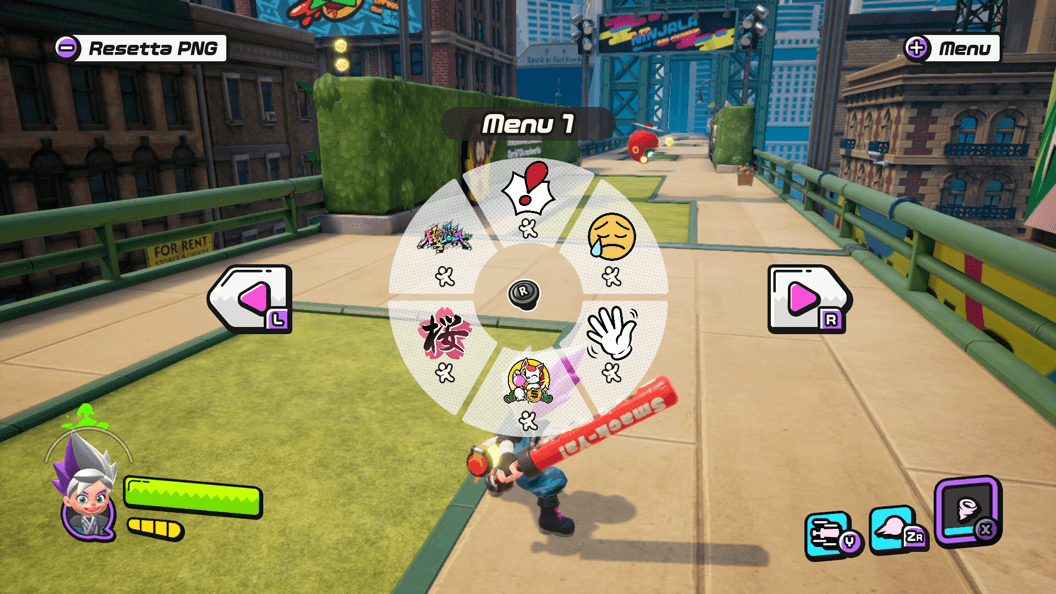Choose the sad crying face emote
1056x594 pixels.
(611, 238)
